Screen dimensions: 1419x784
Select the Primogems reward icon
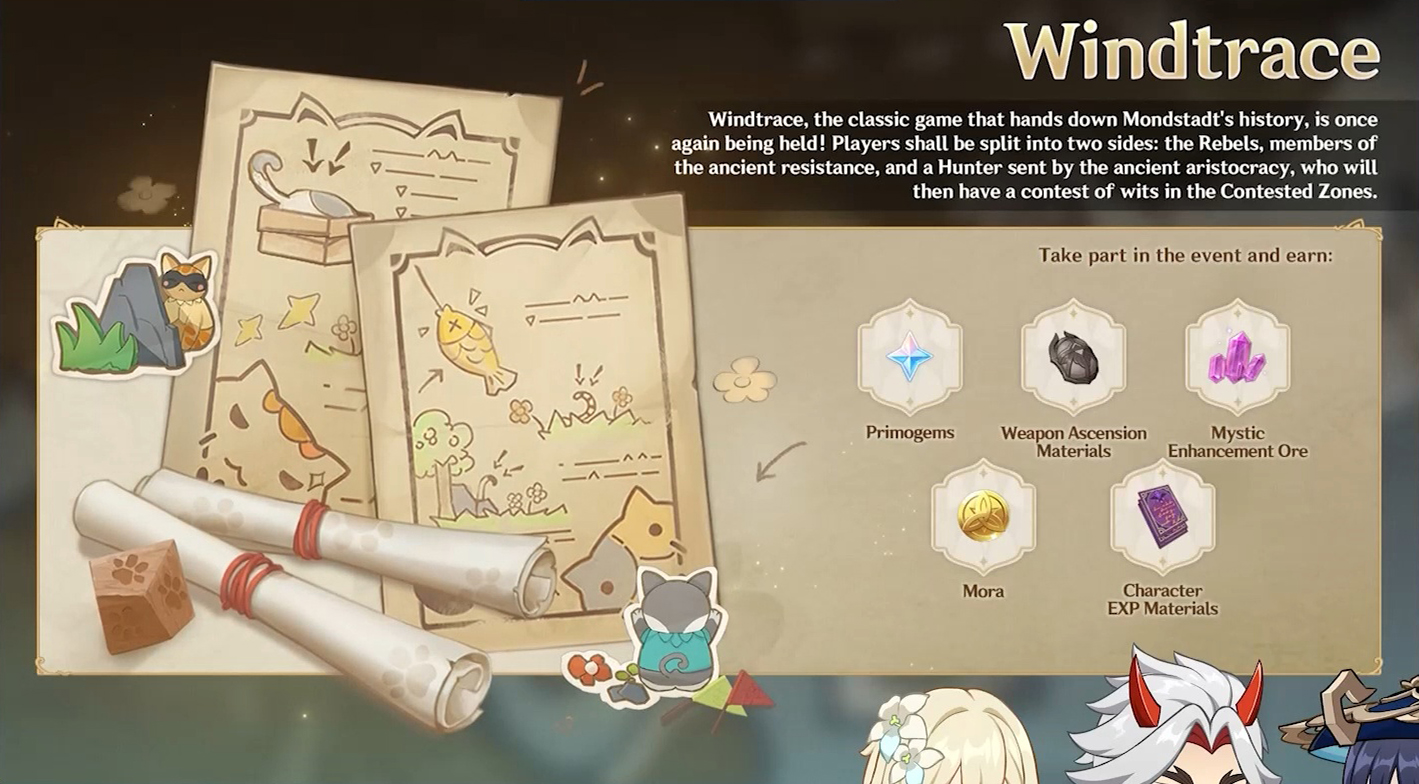pos(909,358)
